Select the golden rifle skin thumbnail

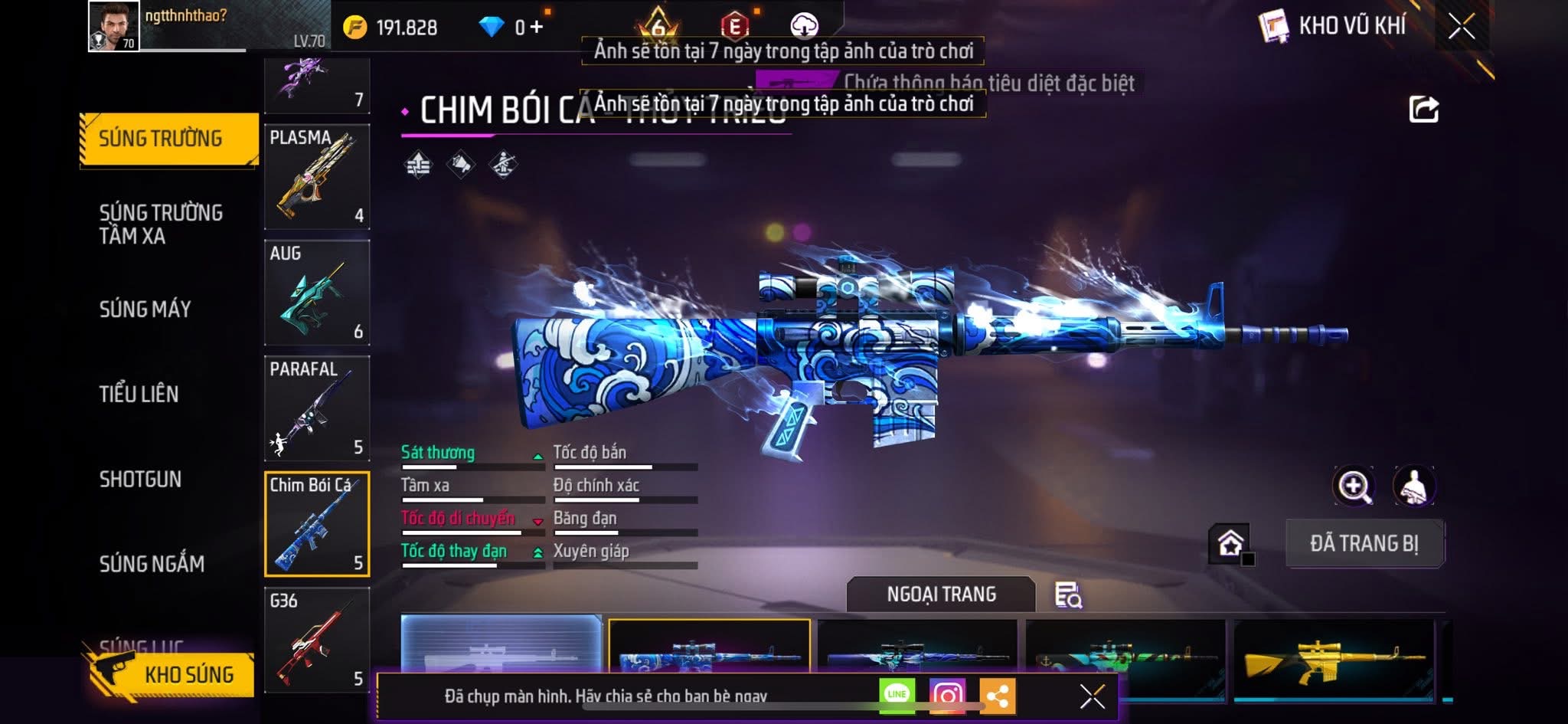coord(1334,657)
